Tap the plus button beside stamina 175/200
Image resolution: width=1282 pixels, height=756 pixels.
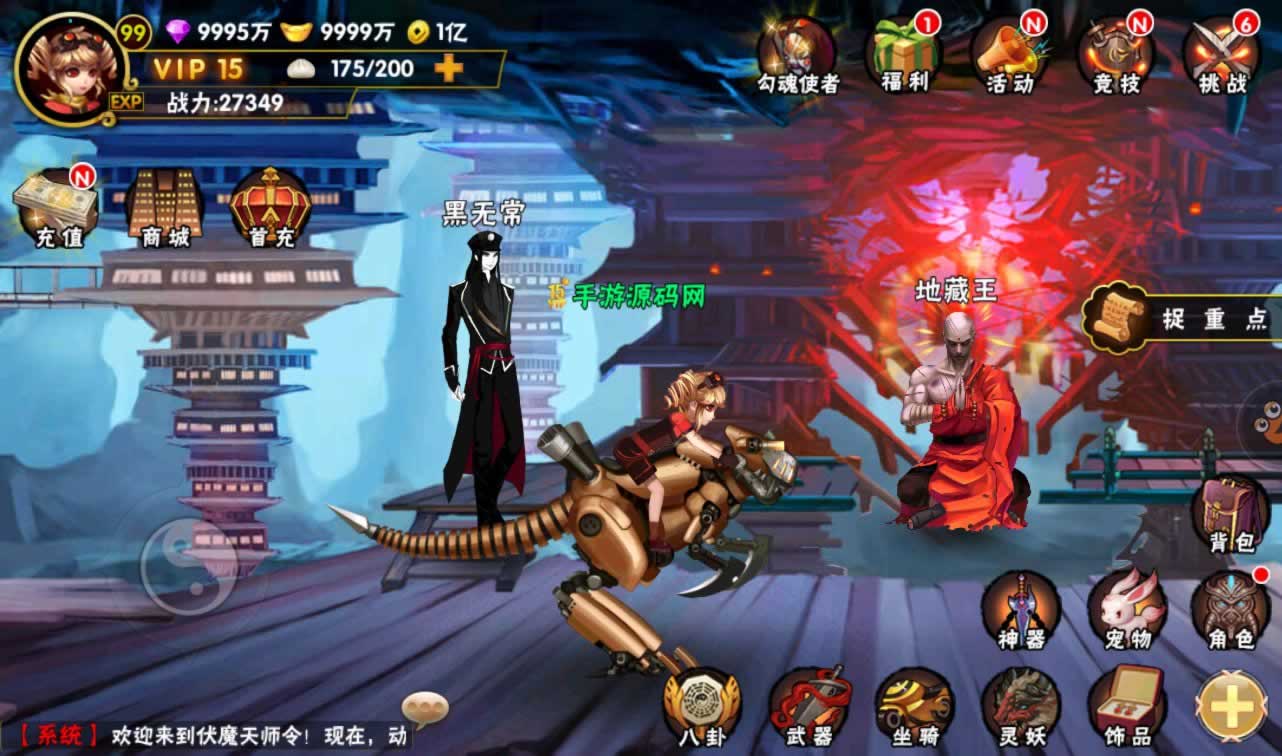(x=449, y=68)
